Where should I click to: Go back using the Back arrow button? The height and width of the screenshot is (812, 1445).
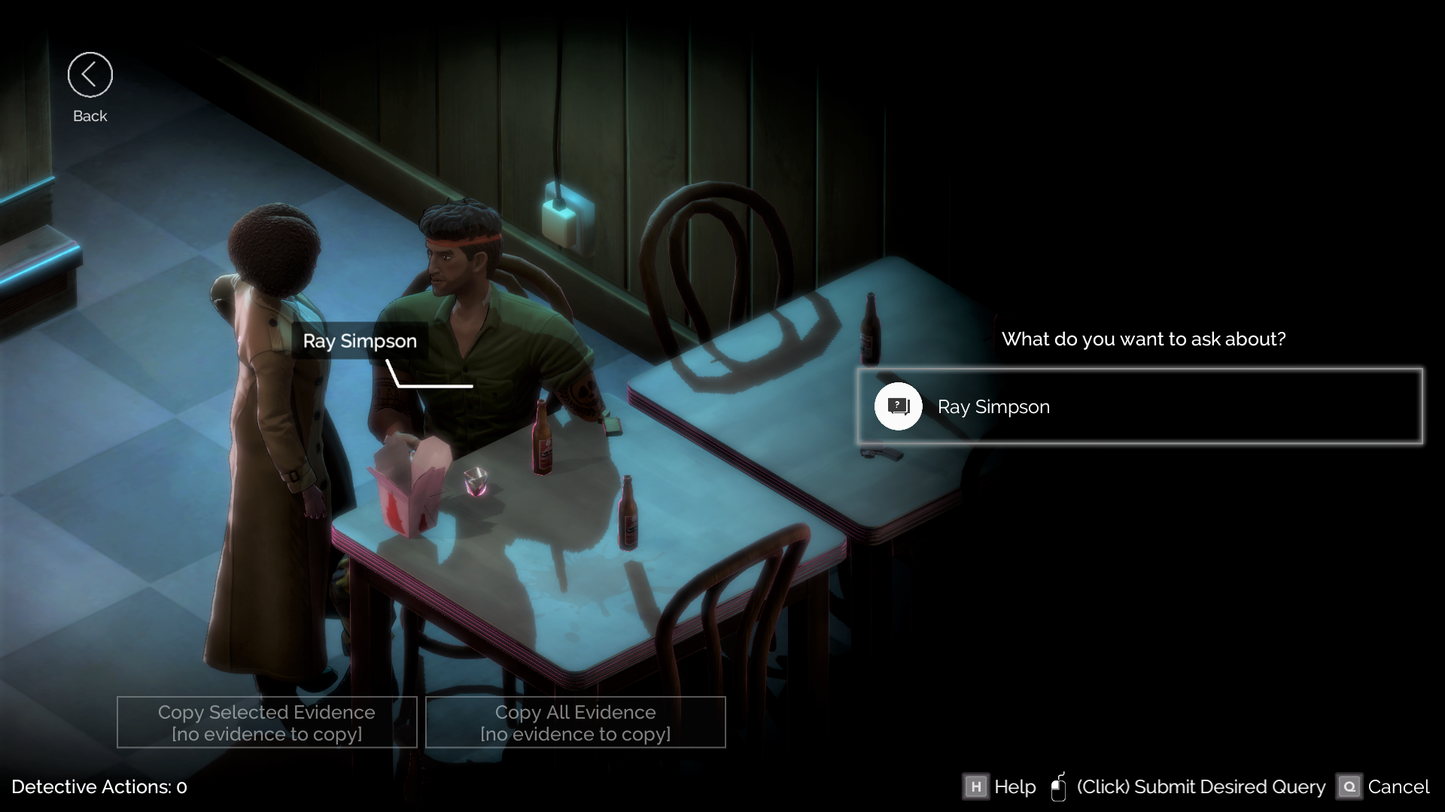(x=90, y=75)
